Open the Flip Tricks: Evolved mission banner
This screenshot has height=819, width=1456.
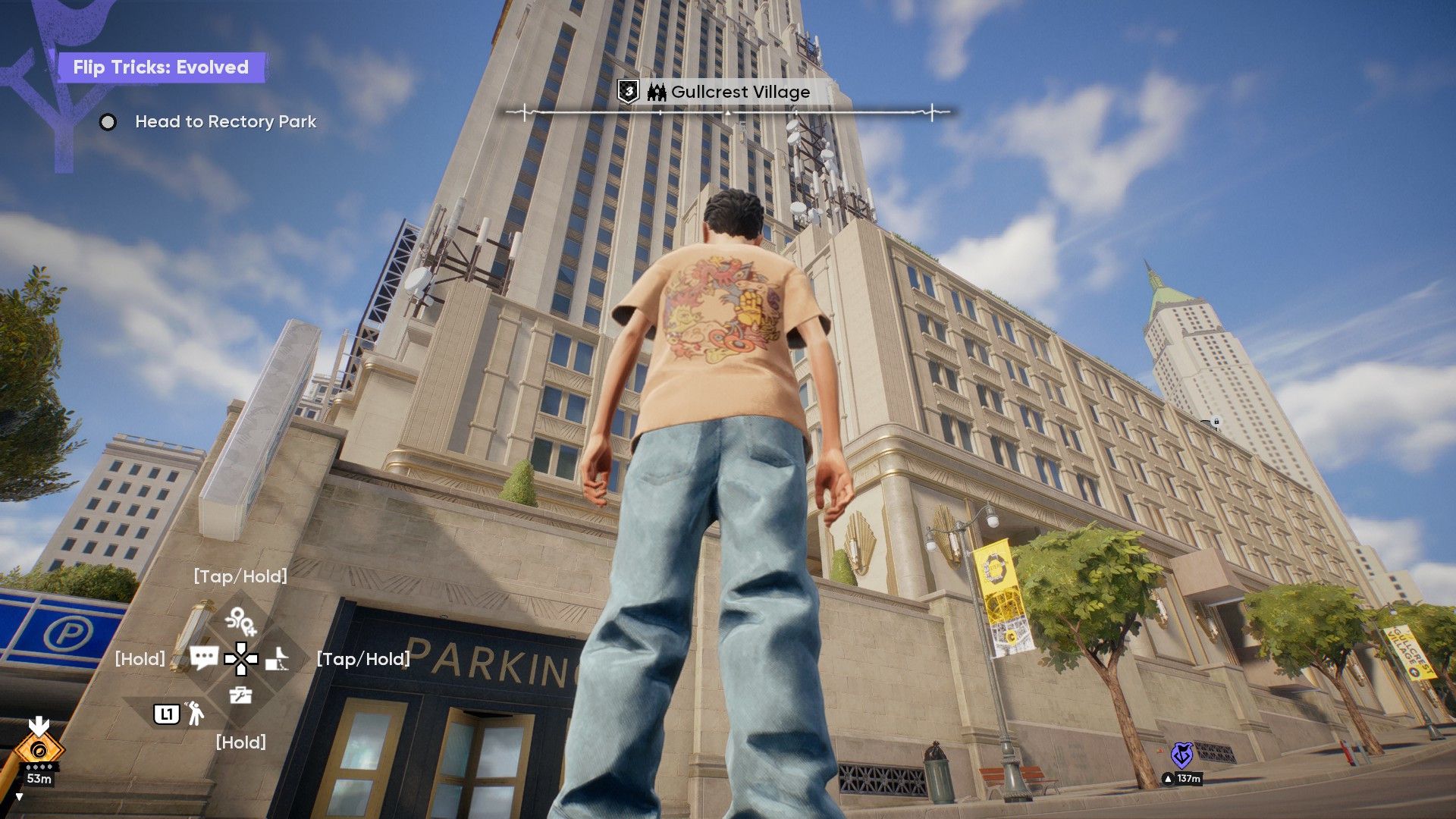point(161,67)
